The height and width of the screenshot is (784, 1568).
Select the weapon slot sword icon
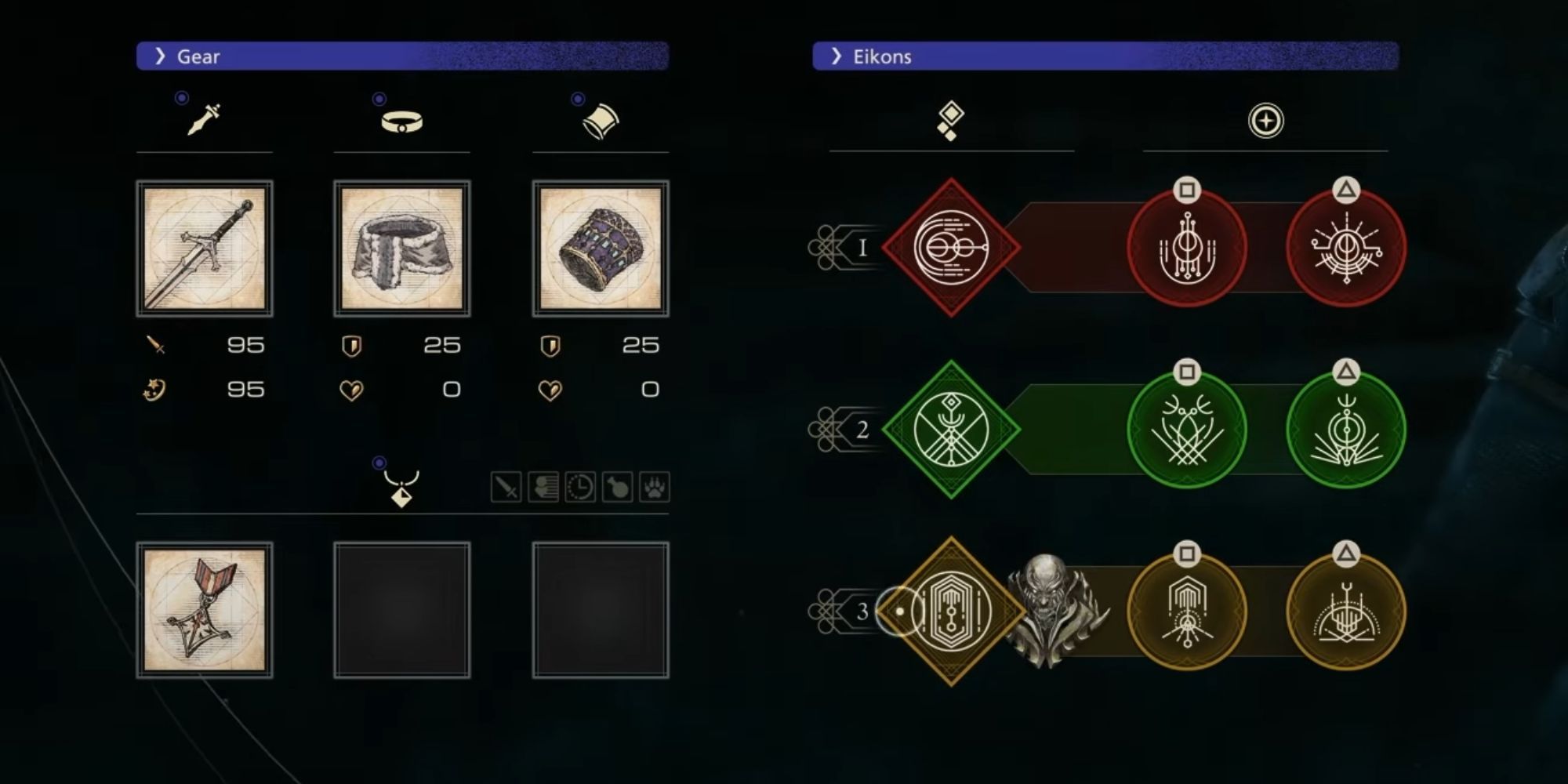point(204,119)
